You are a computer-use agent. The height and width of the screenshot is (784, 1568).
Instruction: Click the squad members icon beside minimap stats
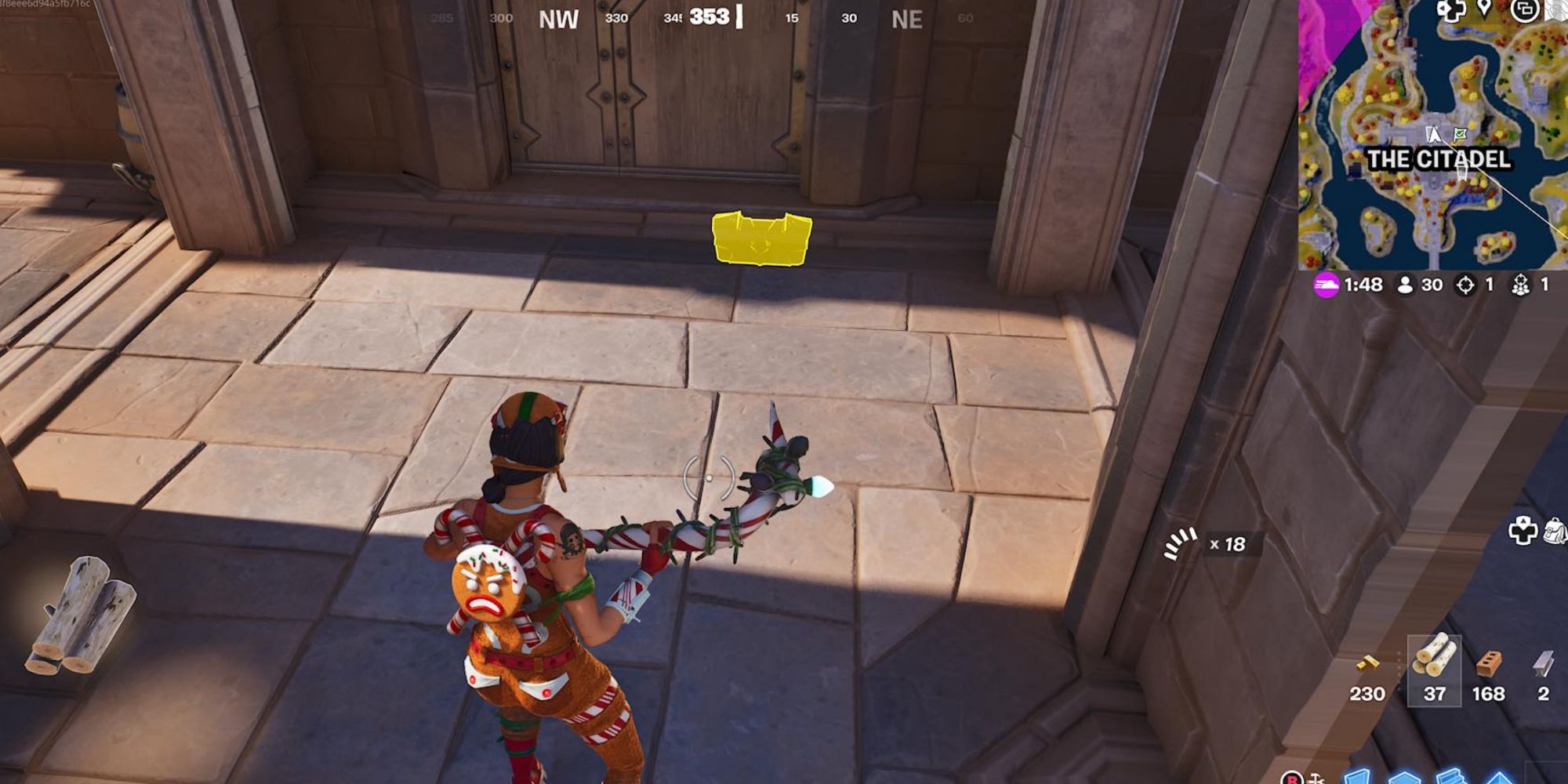[x=1521, y=285]
